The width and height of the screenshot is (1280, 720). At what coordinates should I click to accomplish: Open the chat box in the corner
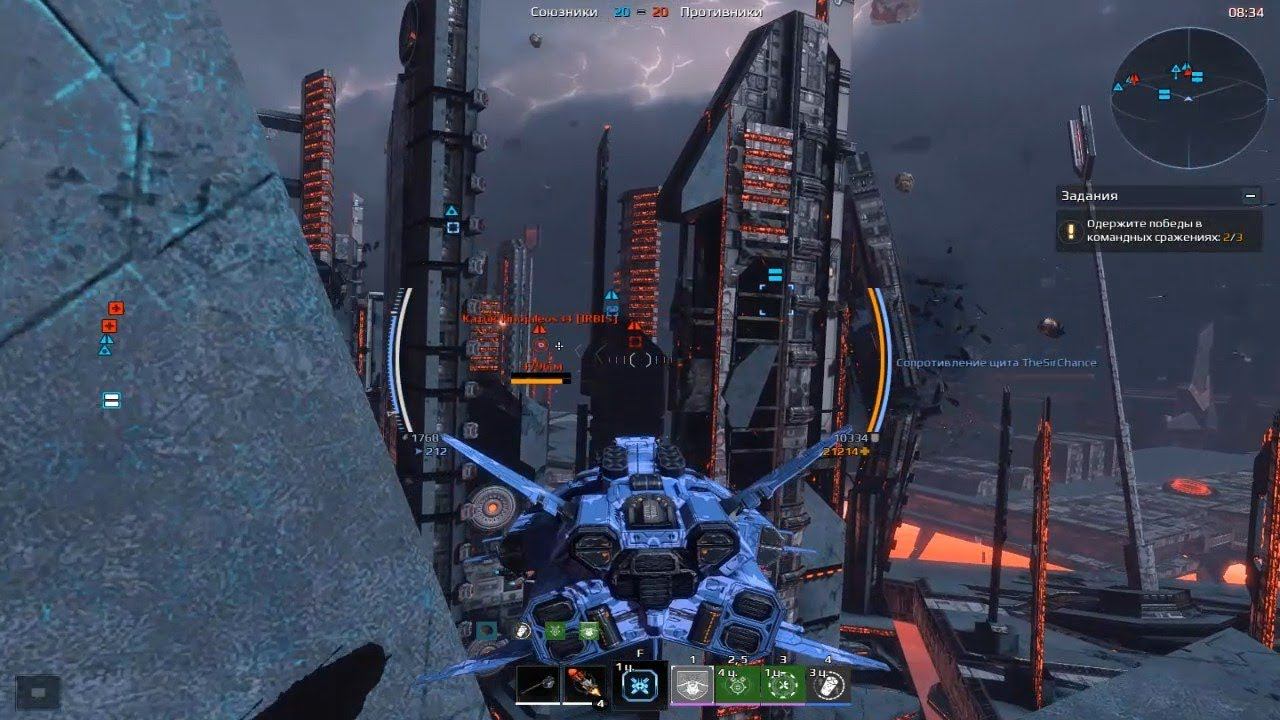tap(37, 691)
